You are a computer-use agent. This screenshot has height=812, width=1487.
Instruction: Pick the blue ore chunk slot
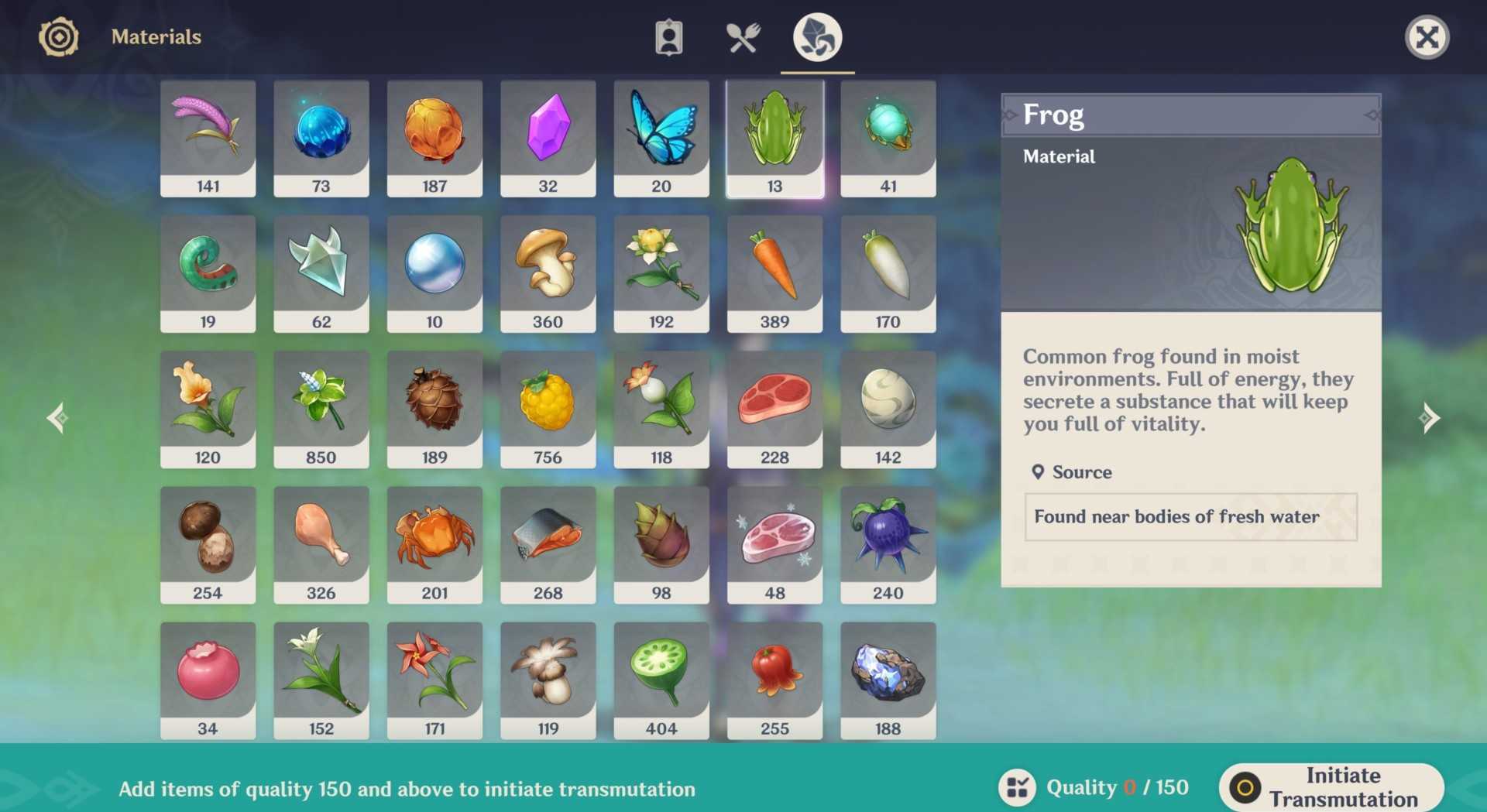[888, 680]
